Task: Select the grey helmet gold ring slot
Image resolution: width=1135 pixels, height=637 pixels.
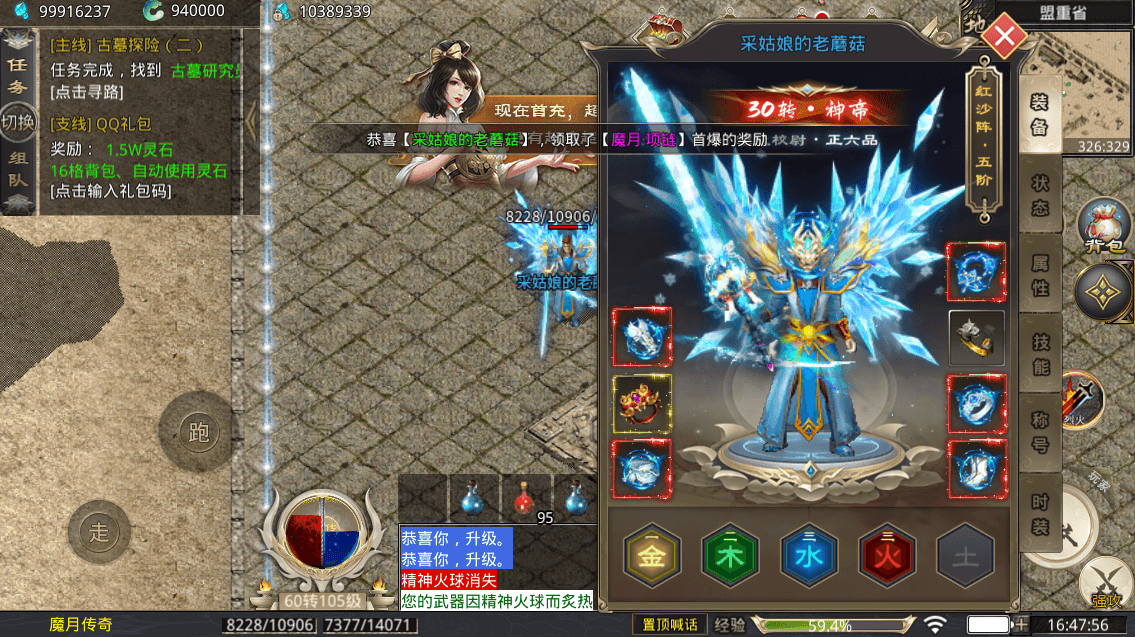Action: 976,338
